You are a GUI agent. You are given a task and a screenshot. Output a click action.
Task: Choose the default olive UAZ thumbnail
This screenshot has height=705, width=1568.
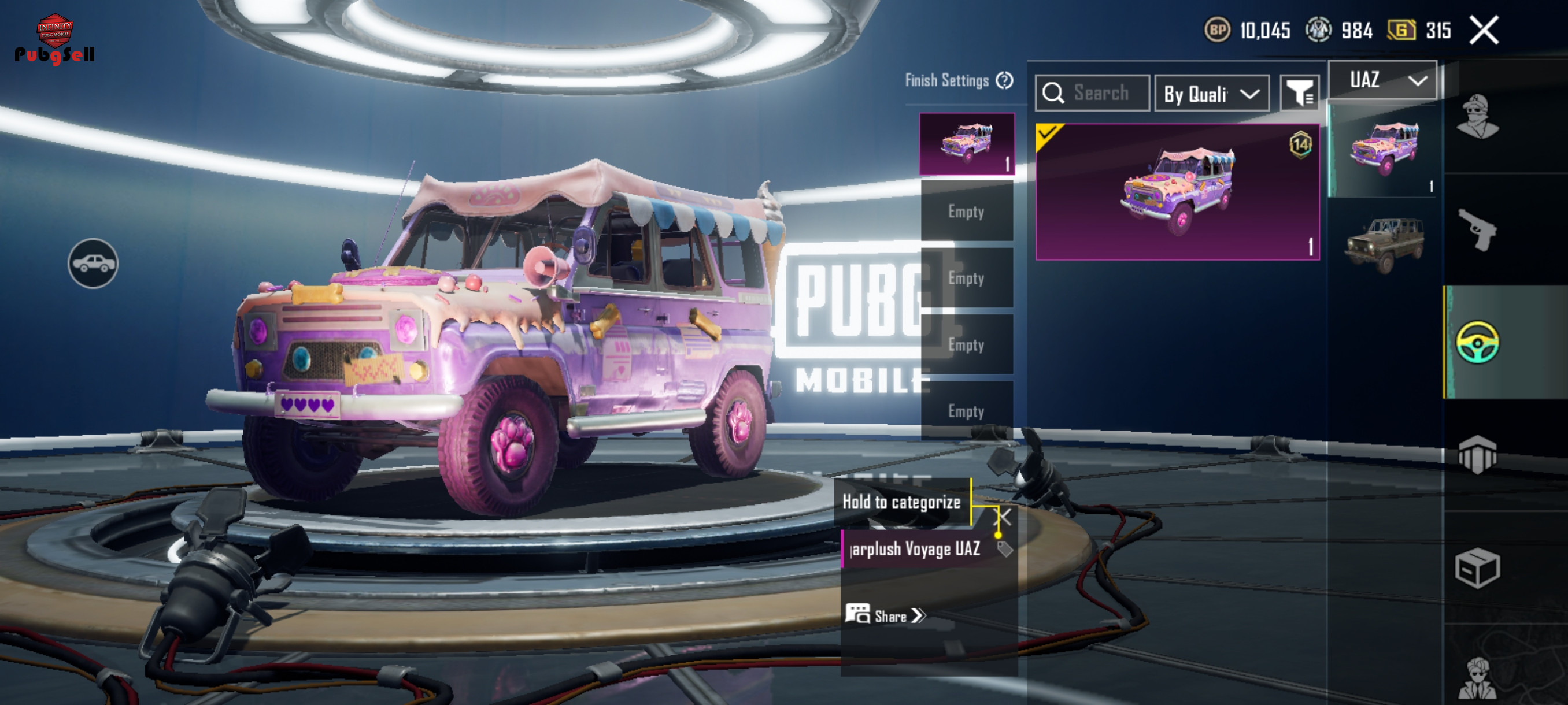[x=1384, y=244]
